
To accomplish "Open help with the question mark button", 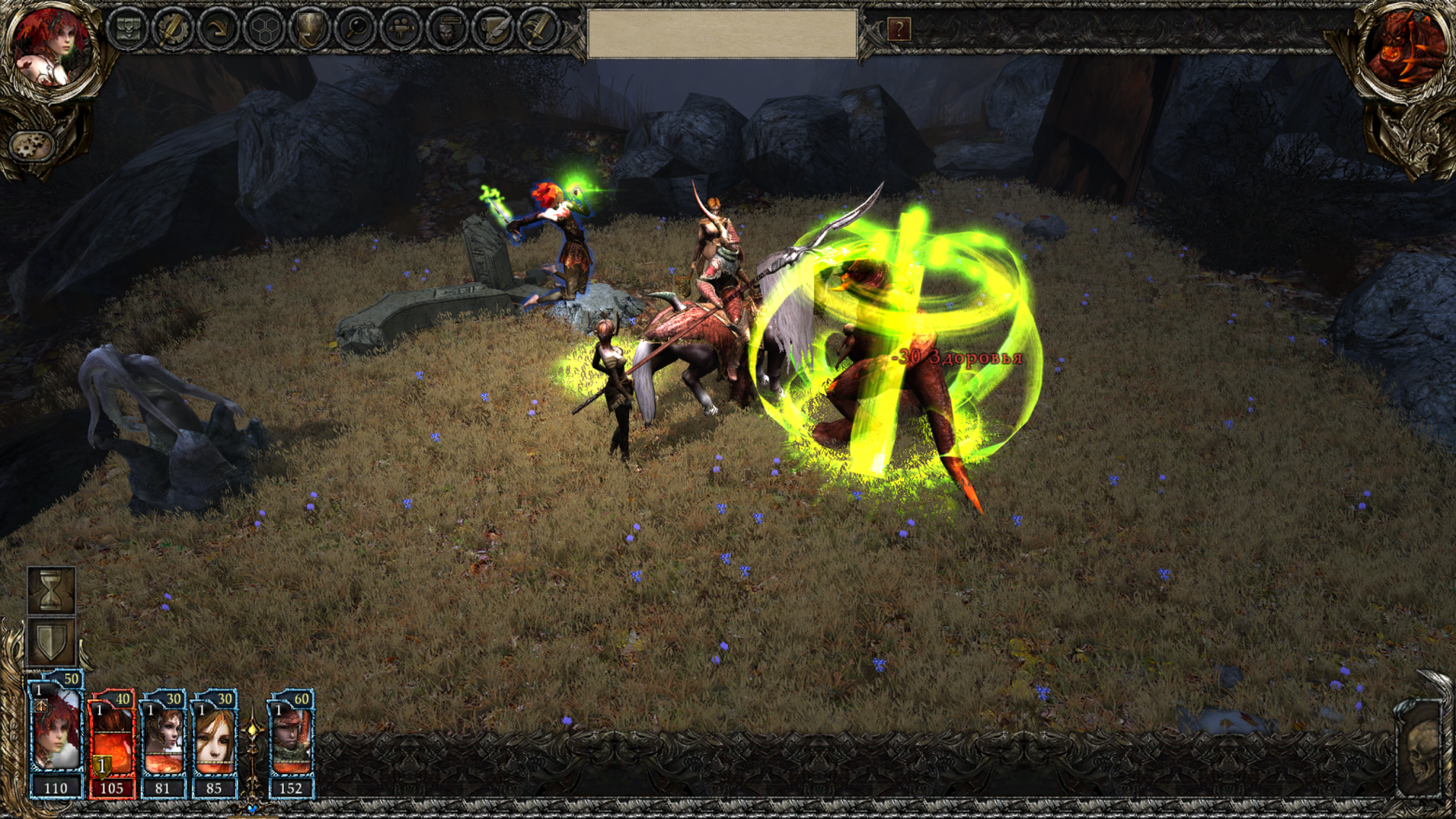I will point(898,30).
